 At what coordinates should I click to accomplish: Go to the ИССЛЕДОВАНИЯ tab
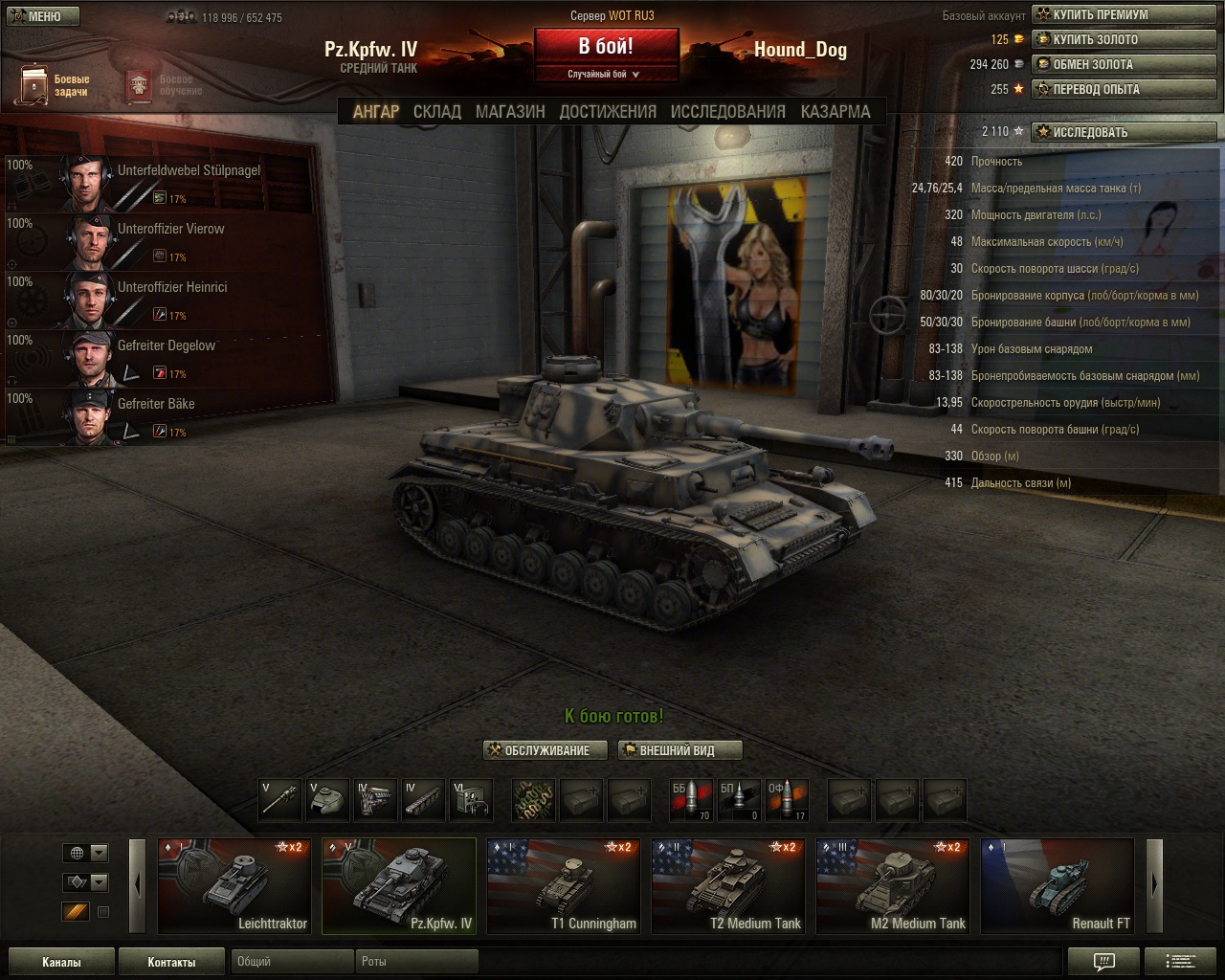point(727,112)
